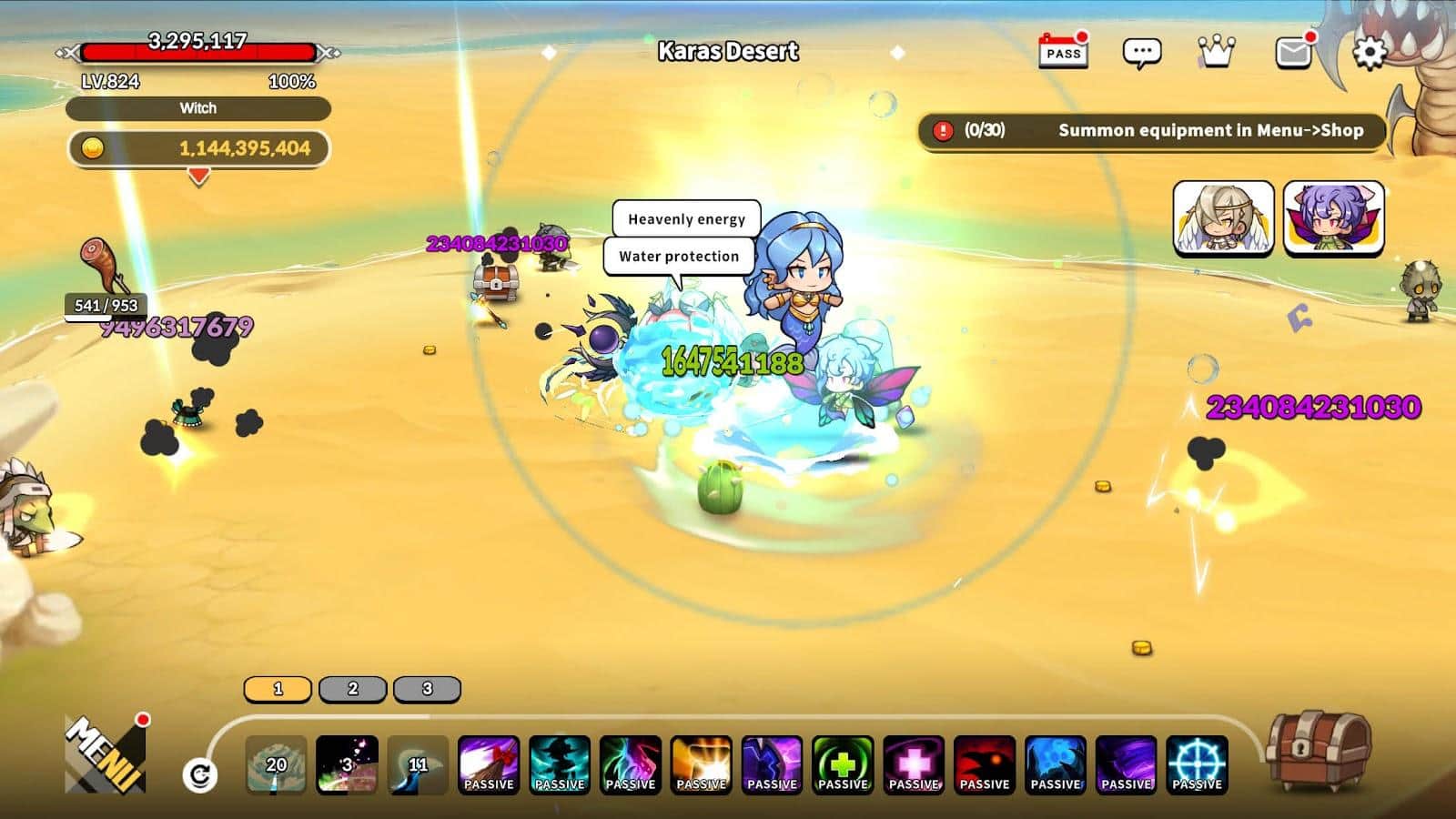The width and height of the screenshot is (1456, 819).
Task: Click the pink plus passive skill
Action: click(914, 765)
